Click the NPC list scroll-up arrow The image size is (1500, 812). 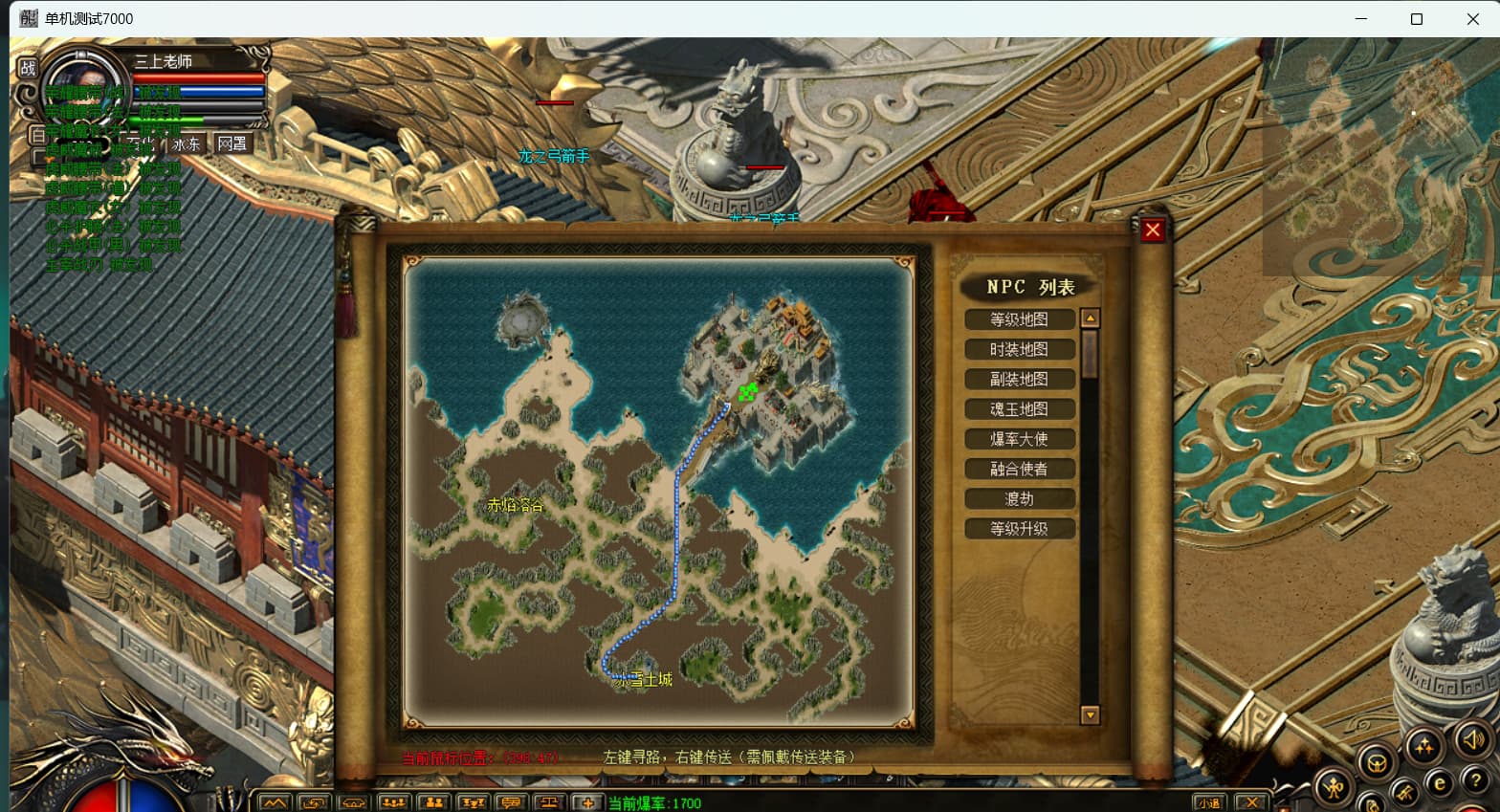(1090, 318)
